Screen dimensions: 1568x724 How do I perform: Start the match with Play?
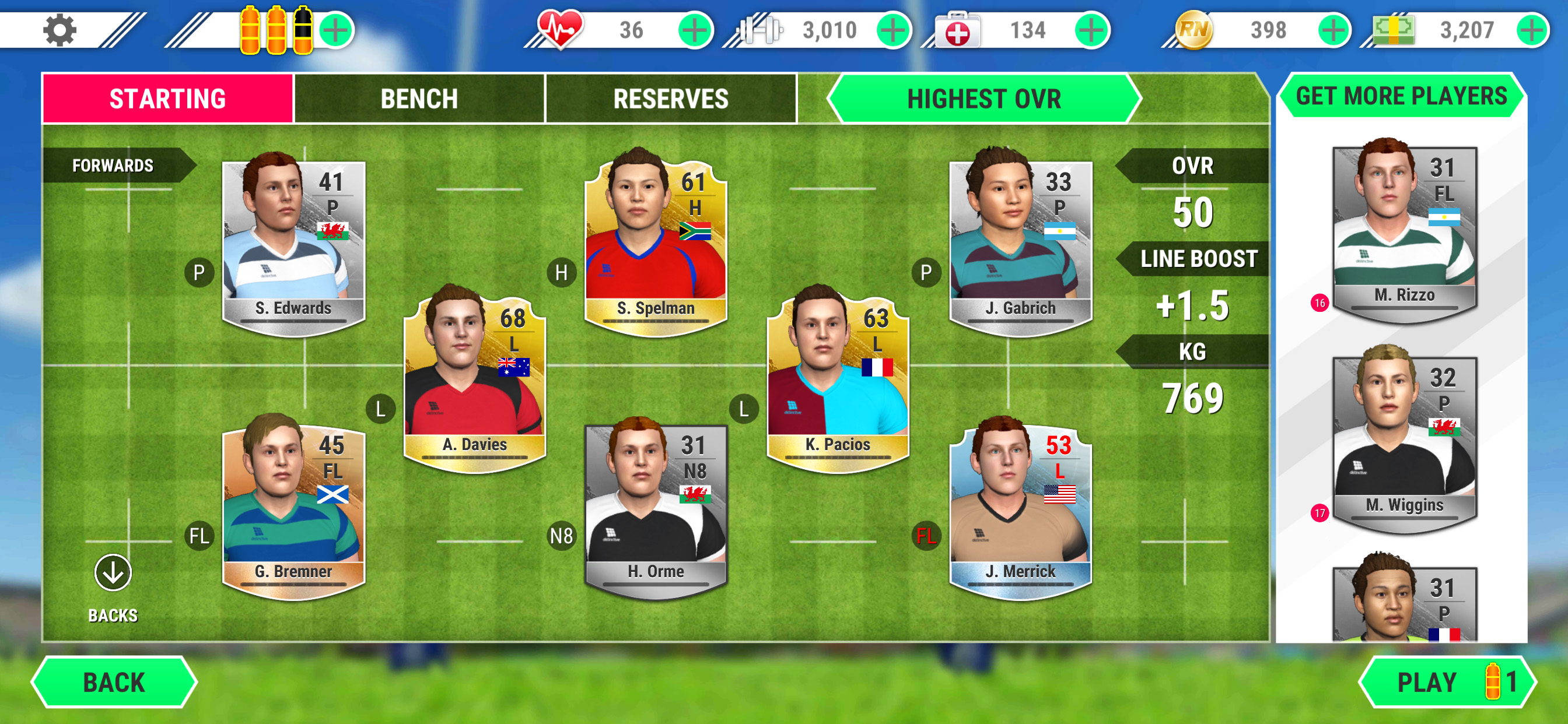point(1447,682)
